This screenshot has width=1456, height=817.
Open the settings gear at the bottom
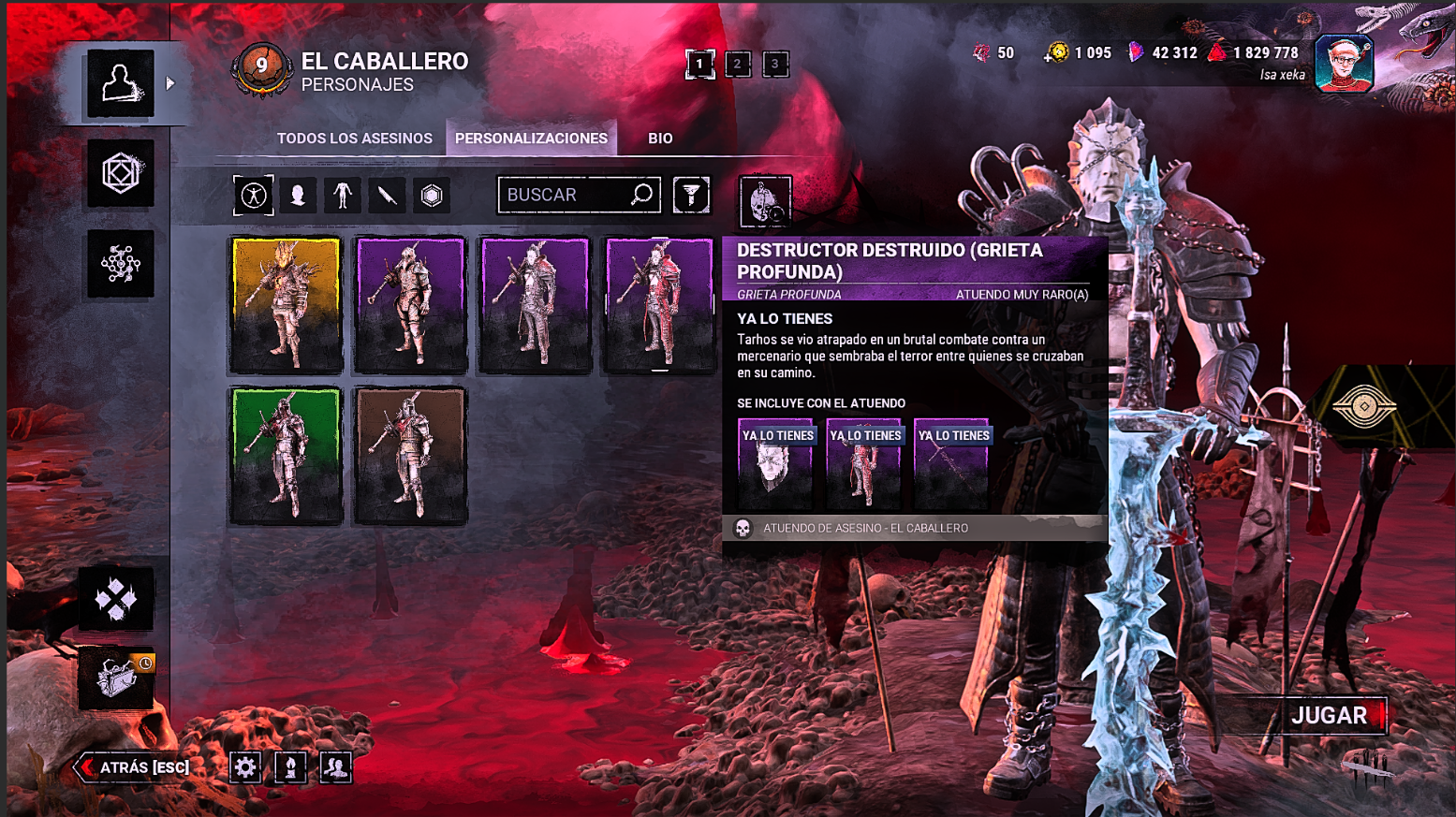pos(245,766)
